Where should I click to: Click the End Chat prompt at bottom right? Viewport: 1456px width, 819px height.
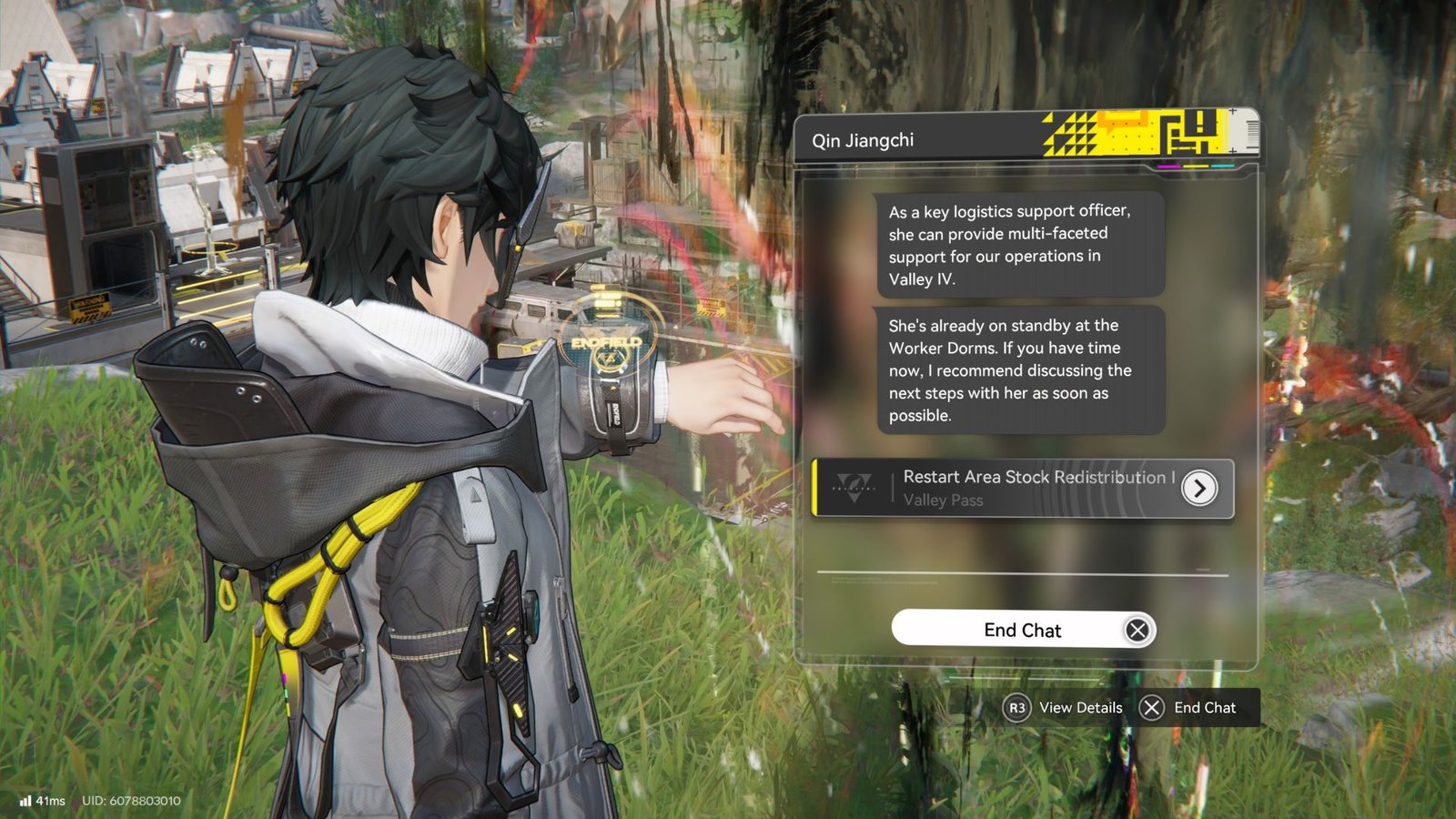[1205, 707]
